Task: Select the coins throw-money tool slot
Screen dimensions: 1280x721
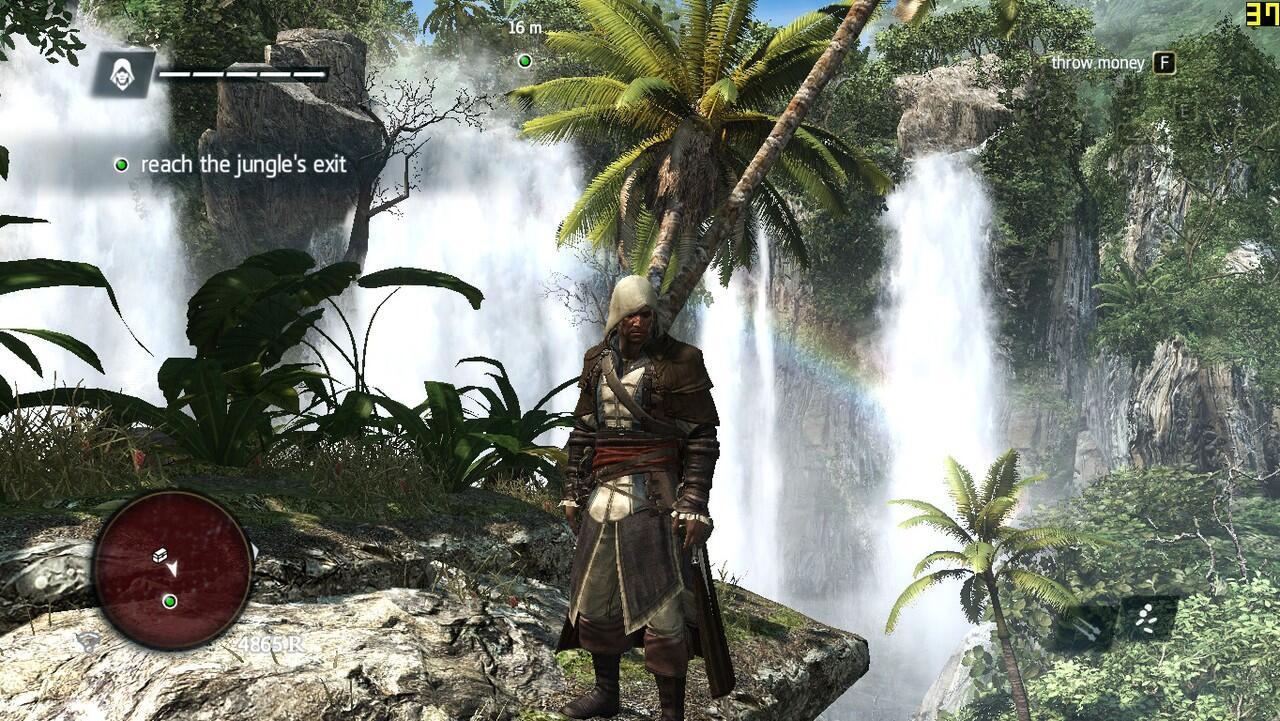Action: tap(1146, 619)
